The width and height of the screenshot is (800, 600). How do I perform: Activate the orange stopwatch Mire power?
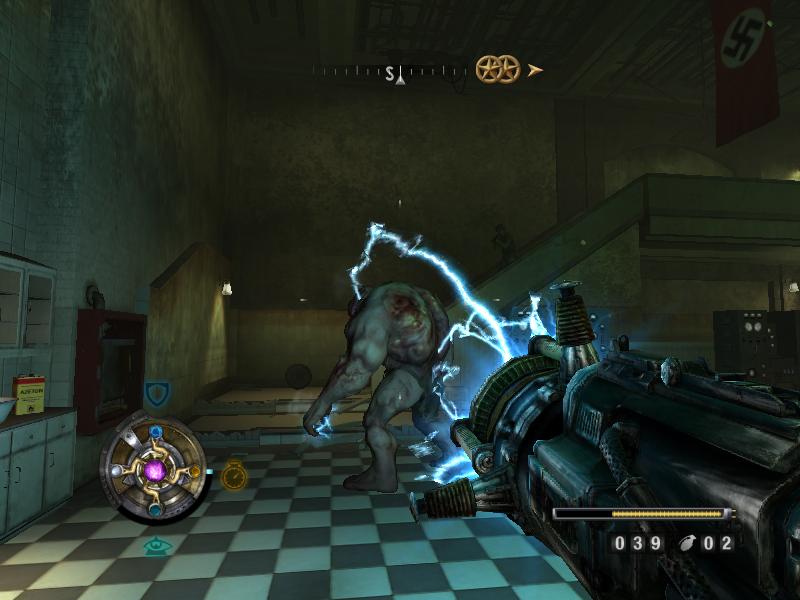click(x=234, y=474)
